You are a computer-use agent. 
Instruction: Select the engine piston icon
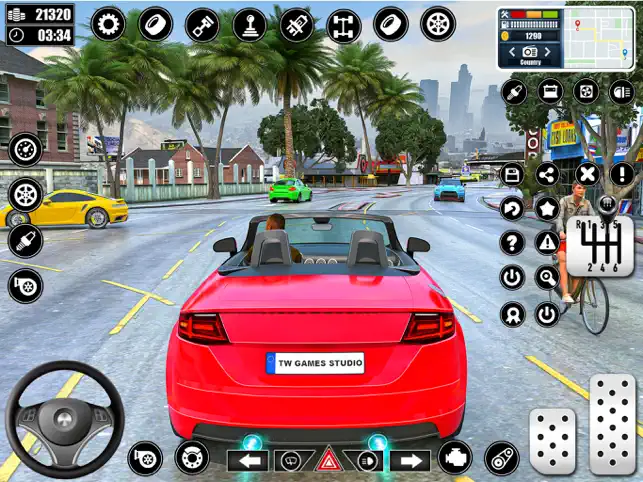coord(203,24)
